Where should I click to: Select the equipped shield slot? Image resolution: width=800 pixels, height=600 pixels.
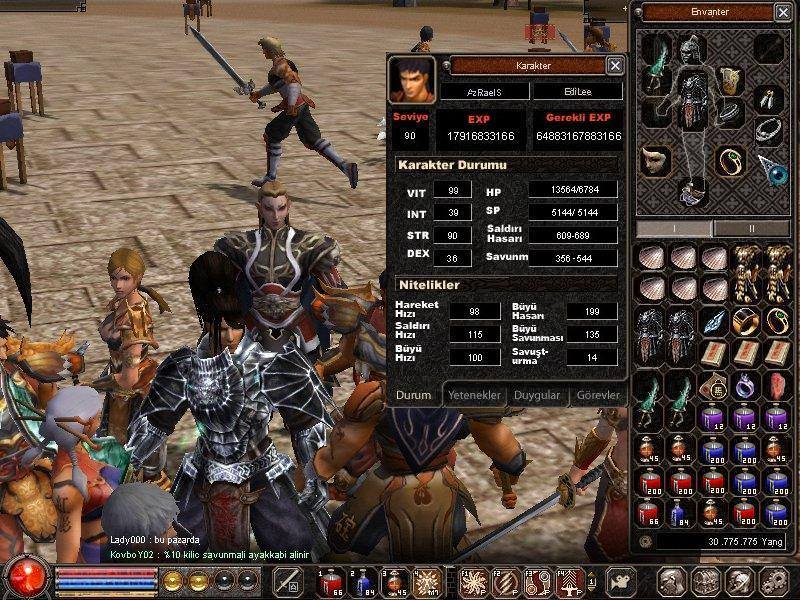(731, 80)
